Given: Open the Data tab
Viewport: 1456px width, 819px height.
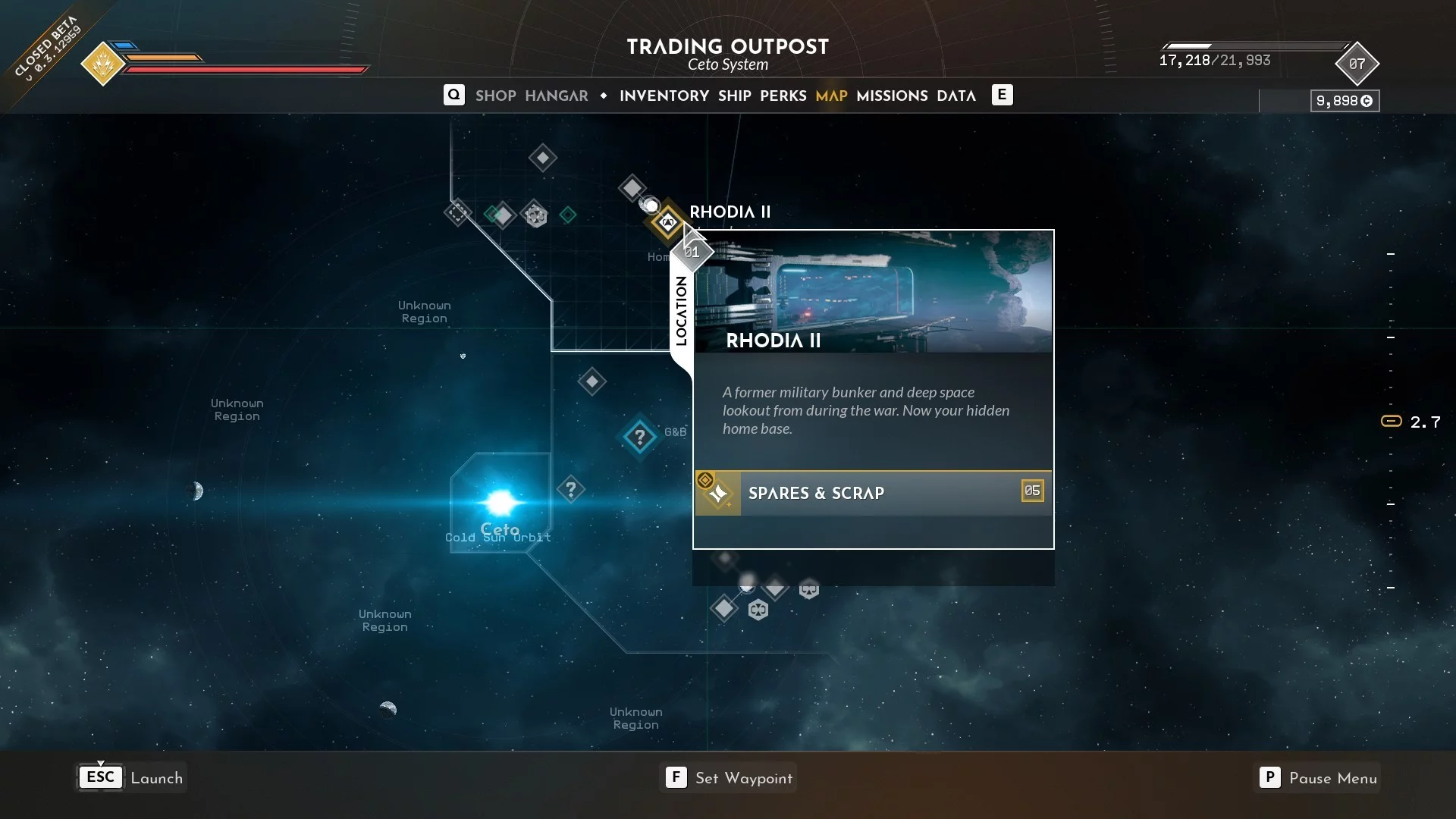Looking at the screenshot, I should pos(955,96).
